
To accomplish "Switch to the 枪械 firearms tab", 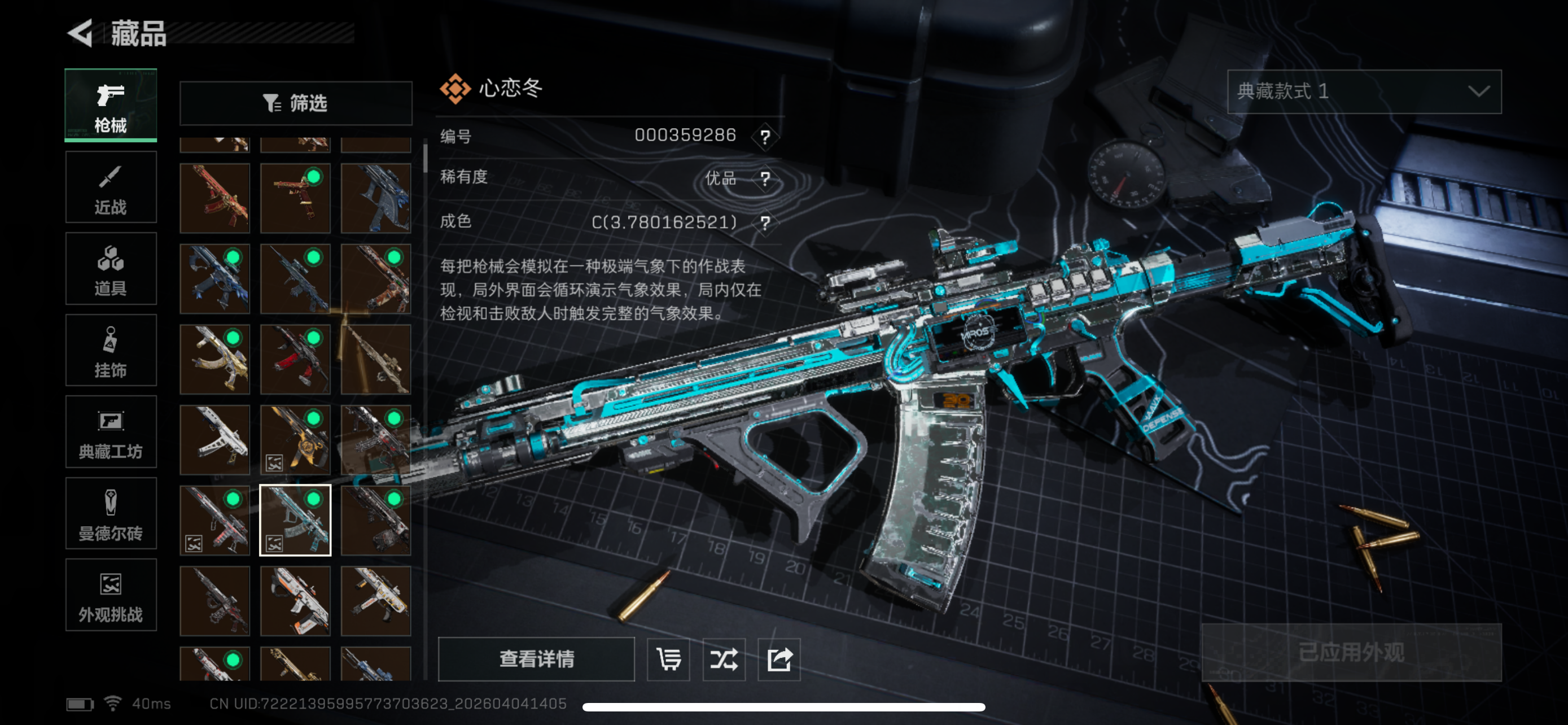I will coord(111,106).
